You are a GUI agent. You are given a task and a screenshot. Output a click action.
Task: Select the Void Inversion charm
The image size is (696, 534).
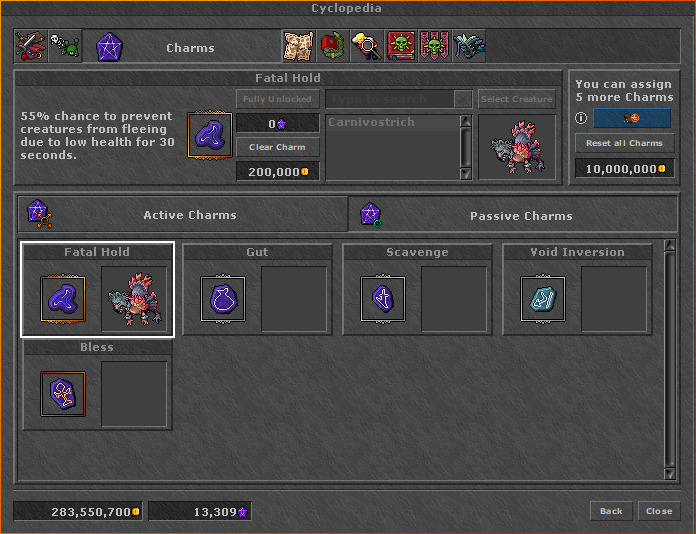click(x=542, y=299)
